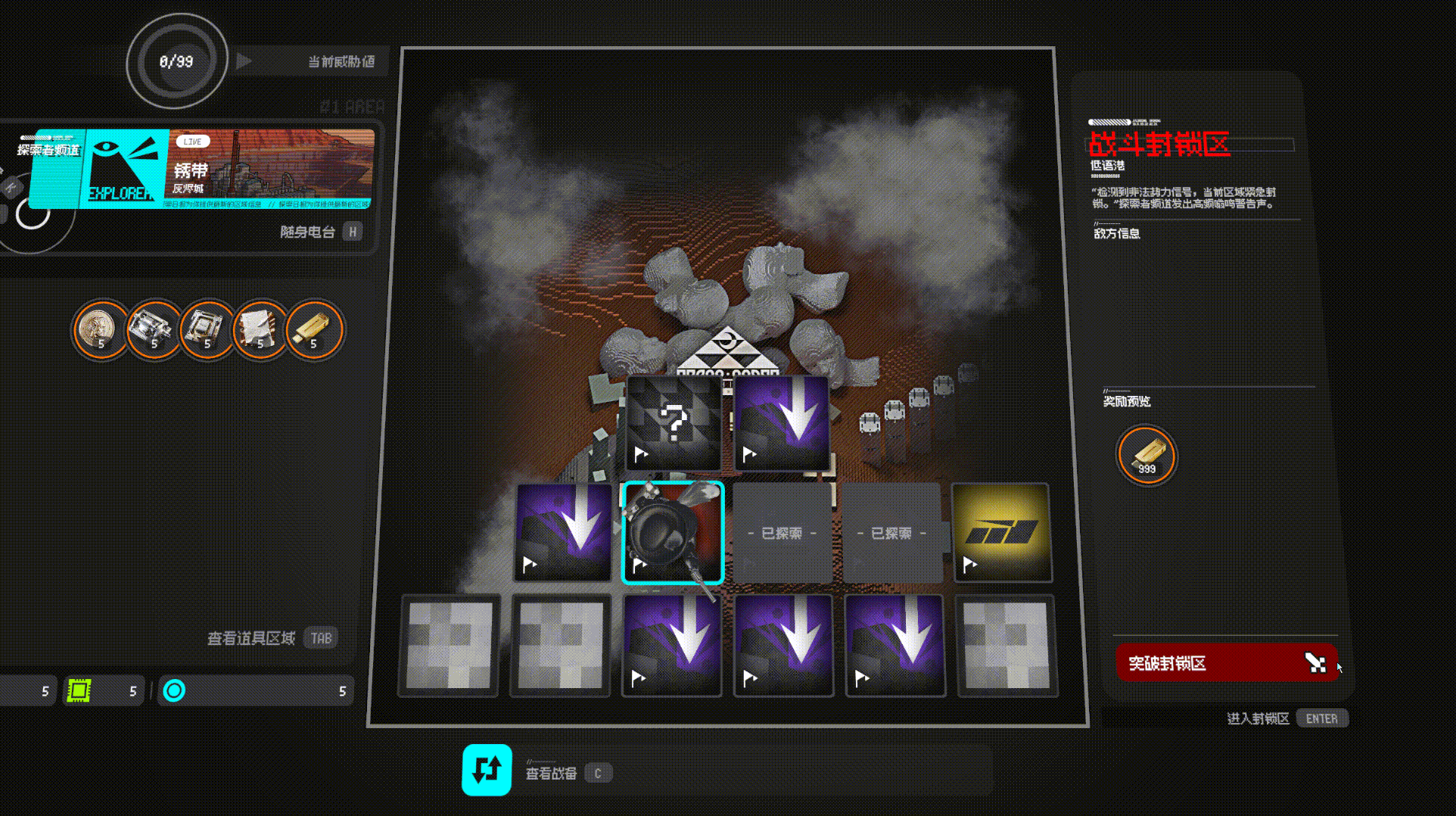Click the red 突破封锁区 button
The width and height of the screenshot is (1456, 816).
pos(1225,663)
